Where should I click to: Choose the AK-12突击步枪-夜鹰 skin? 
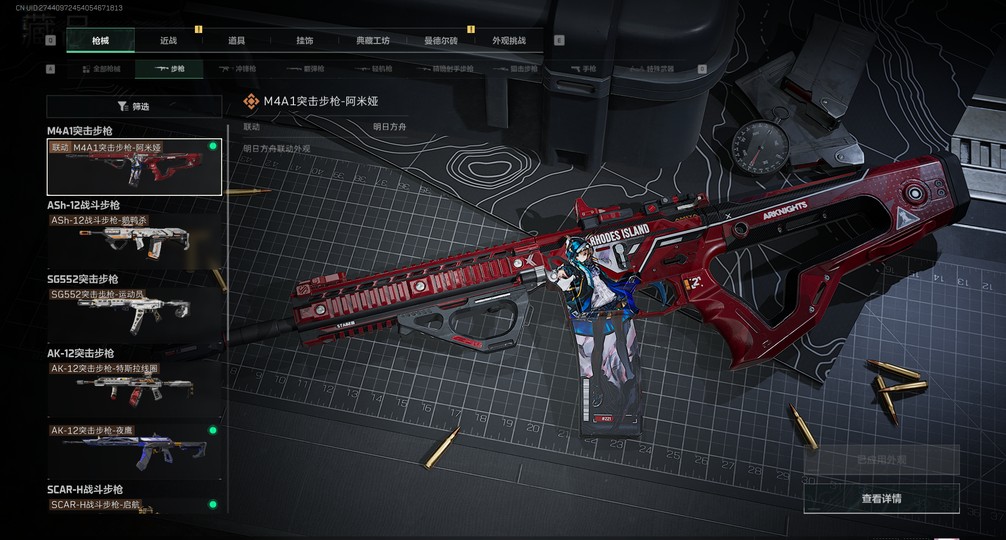pyautogui.click(x=134, y=447)
